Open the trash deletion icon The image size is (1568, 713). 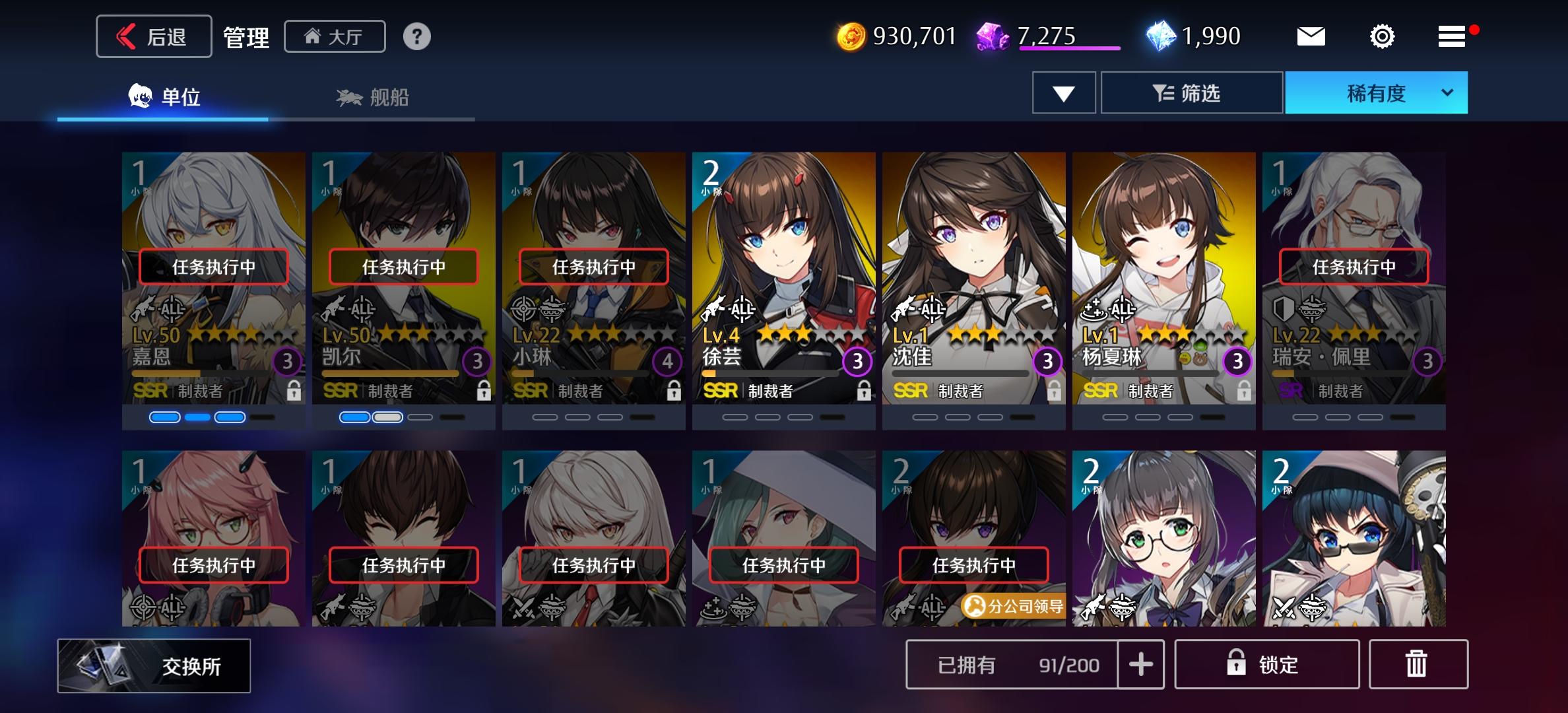(1418, 665)
